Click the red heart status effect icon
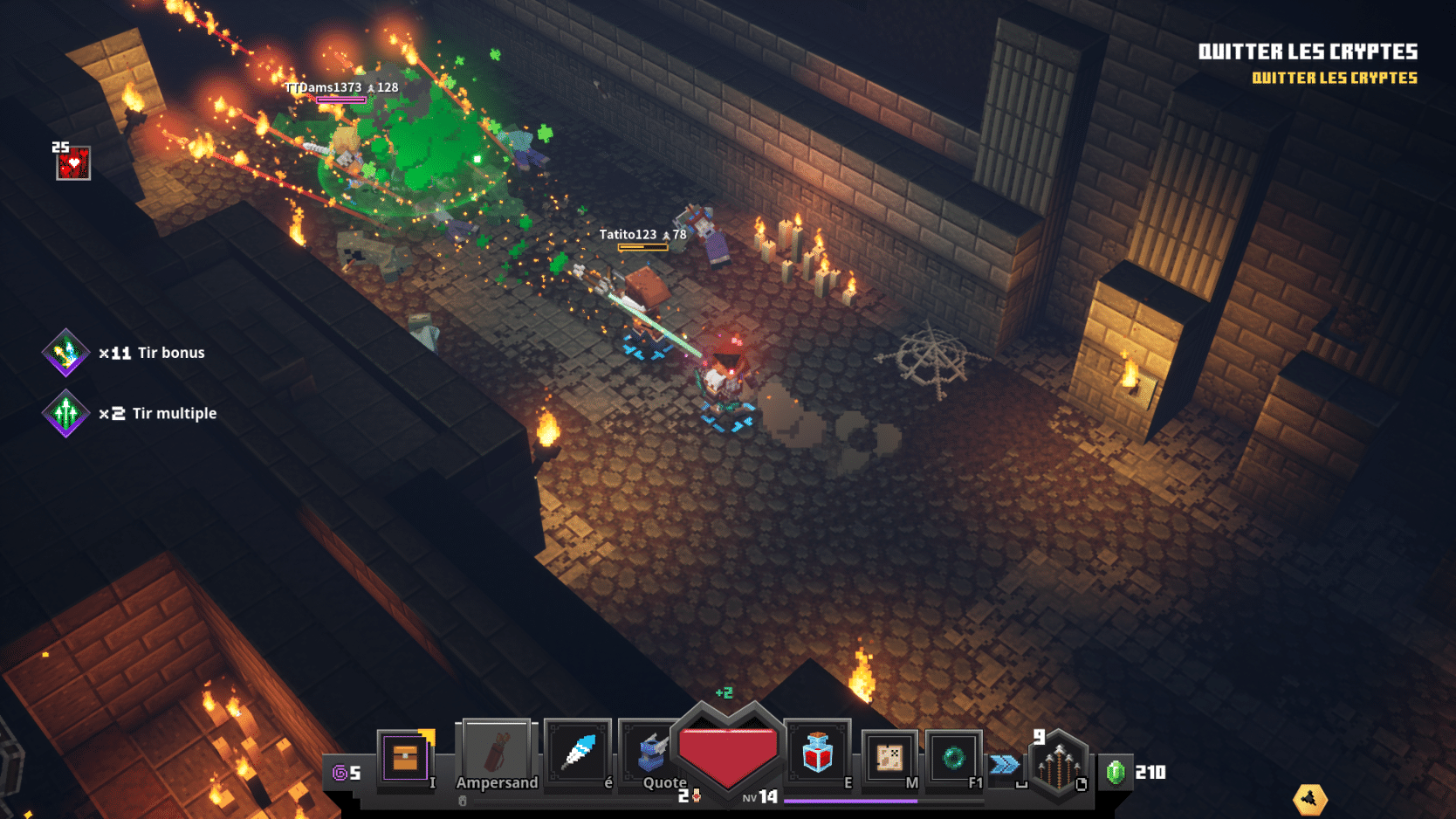 pos(73,163)
